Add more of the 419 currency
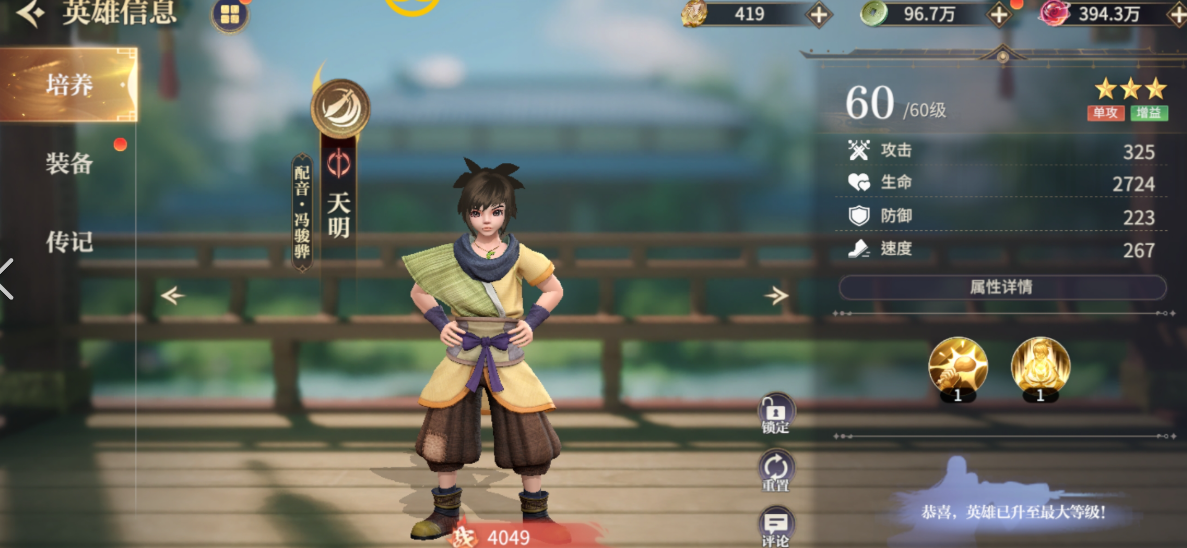The image size is (1187, 548). 818,14
